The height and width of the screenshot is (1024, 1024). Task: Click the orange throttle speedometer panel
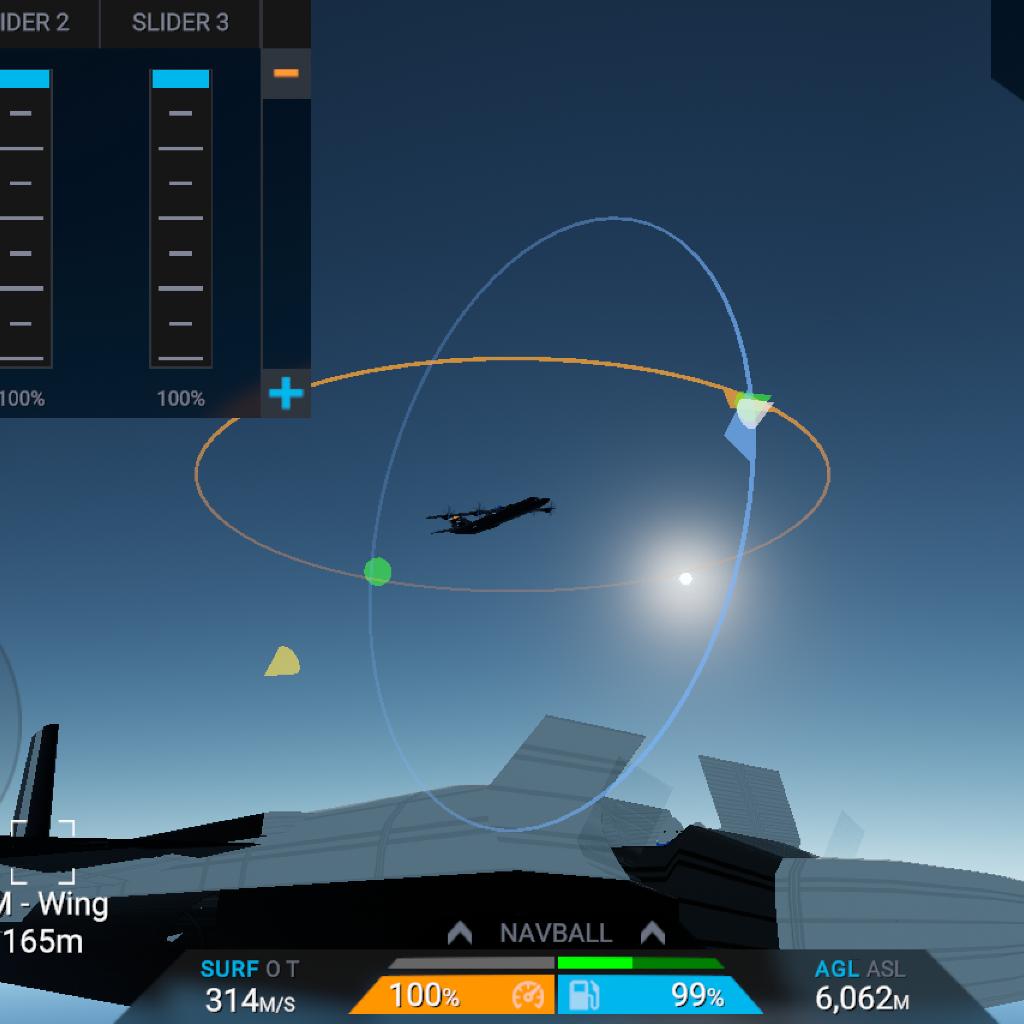click(455, 995)
